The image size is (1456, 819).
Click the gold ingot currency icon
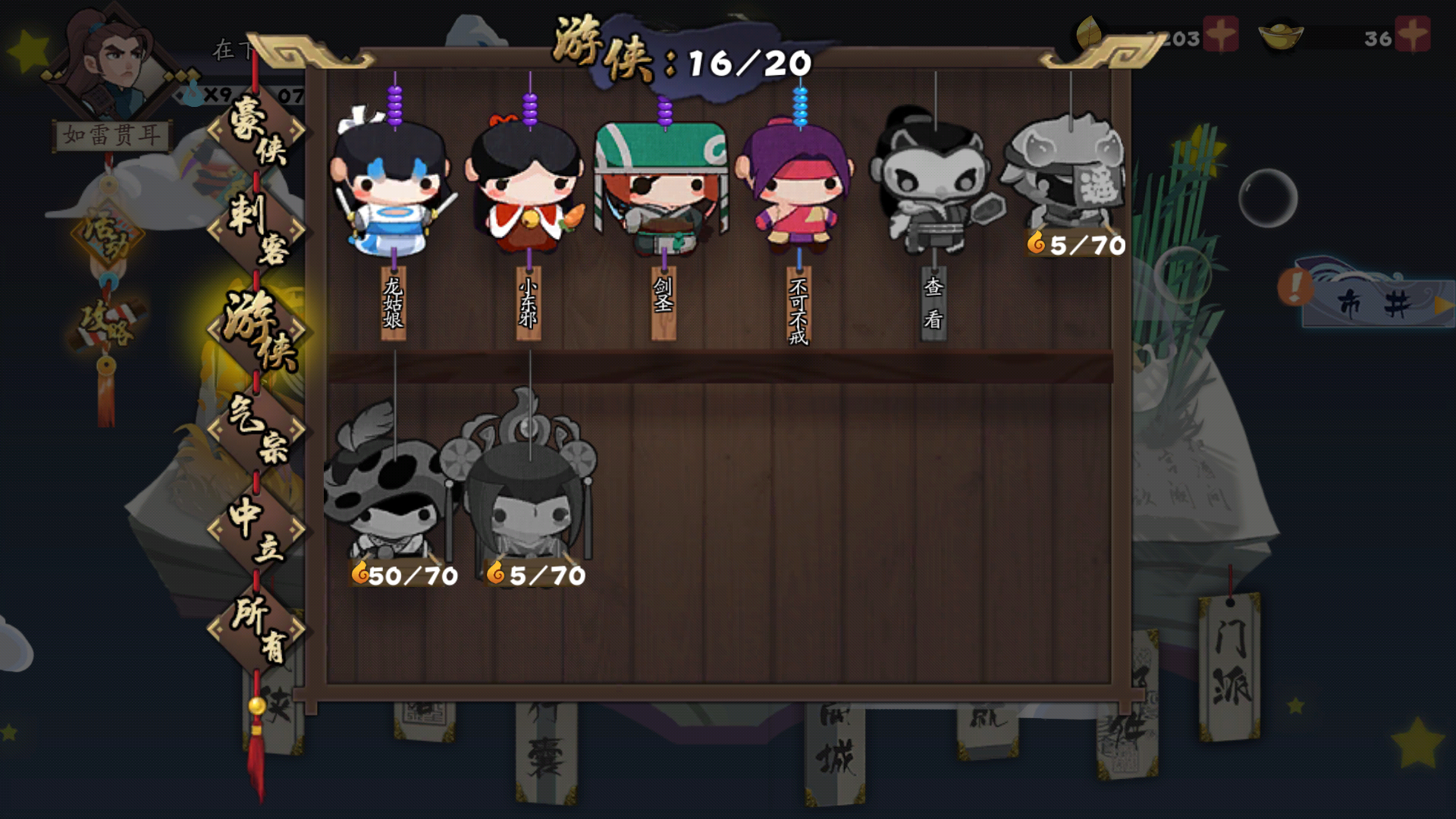pos(1282,34)
